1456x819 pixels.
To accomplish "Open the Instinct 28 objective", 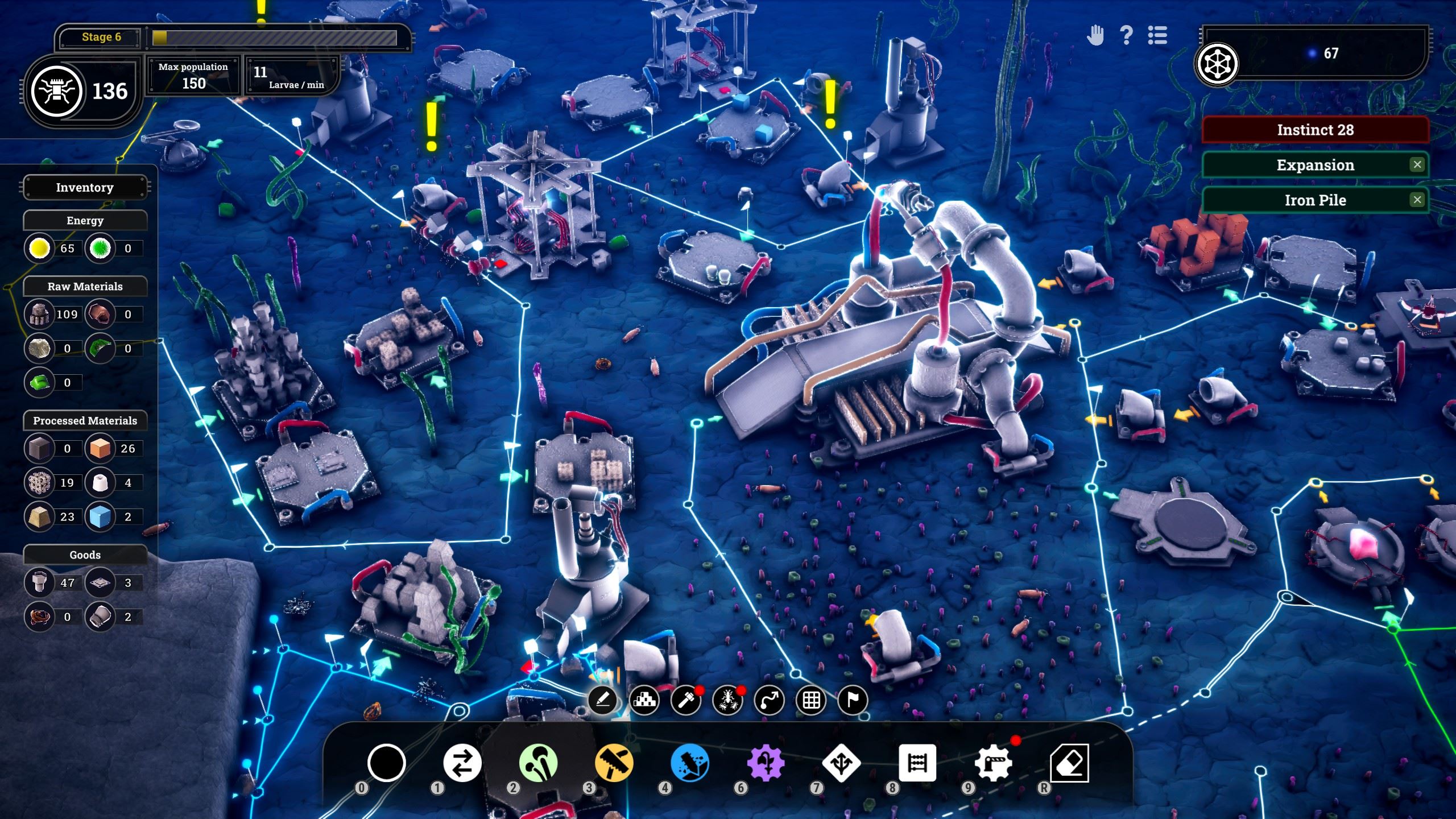I will coord(1315,130).
